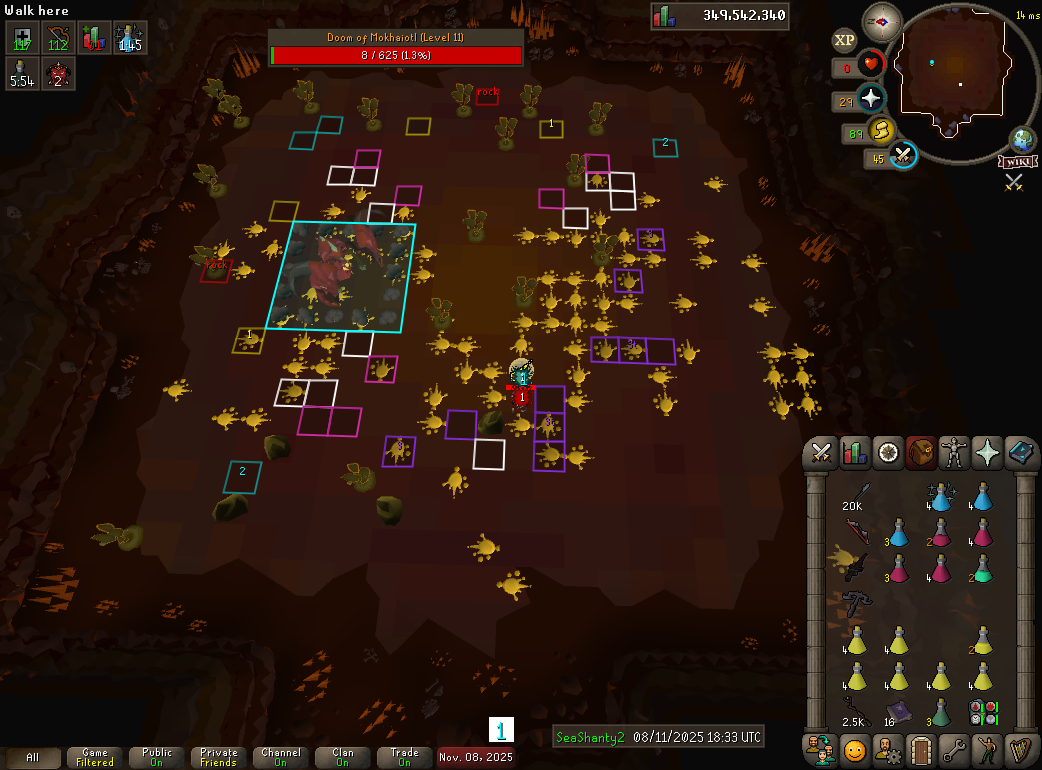The height and width of the screenshot is (770, 1042).
Task: Toggle the XP drops button
Action: point(845,40)
